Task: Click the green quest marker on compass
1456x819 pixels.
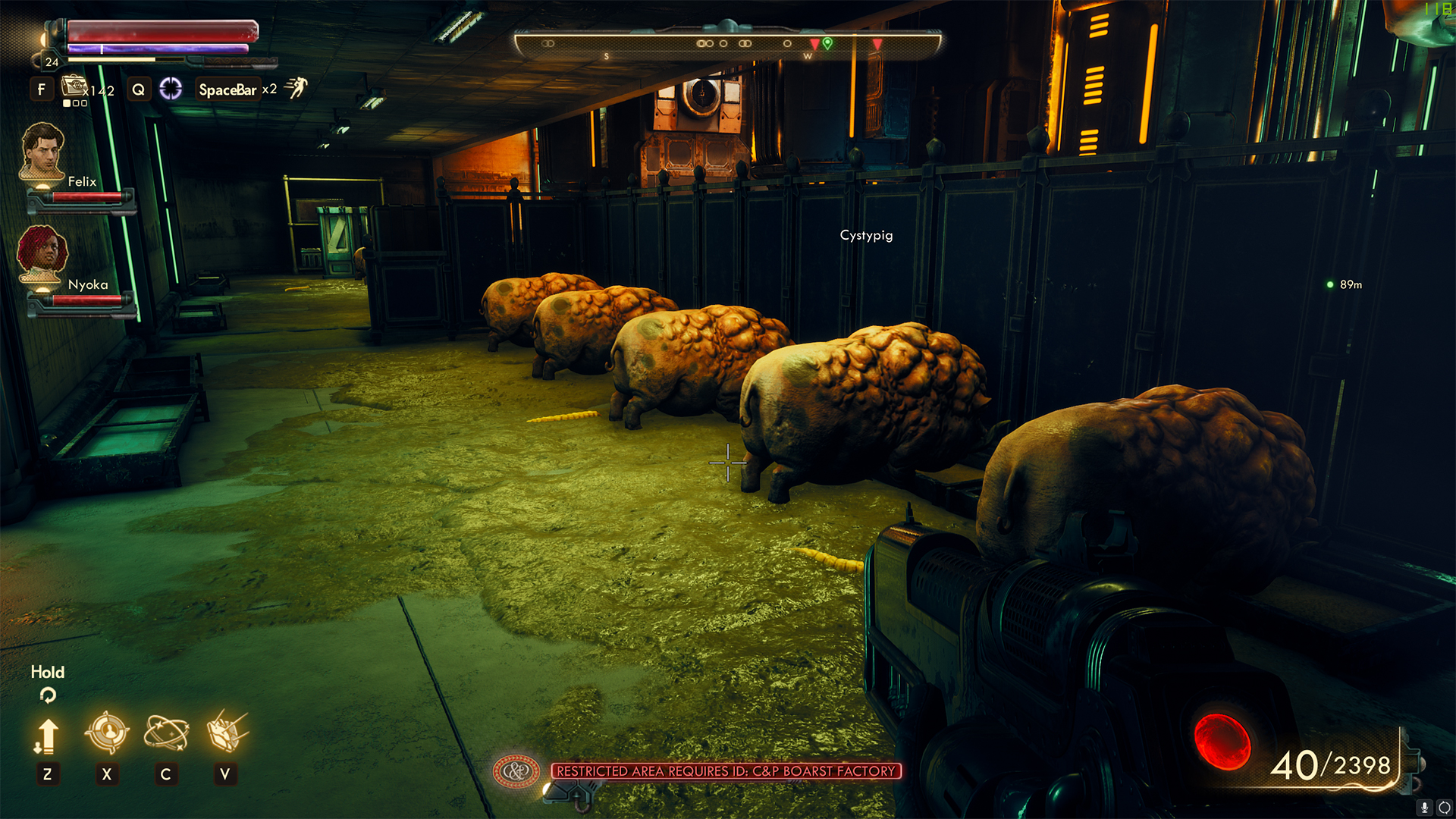Action: [827, 43]
